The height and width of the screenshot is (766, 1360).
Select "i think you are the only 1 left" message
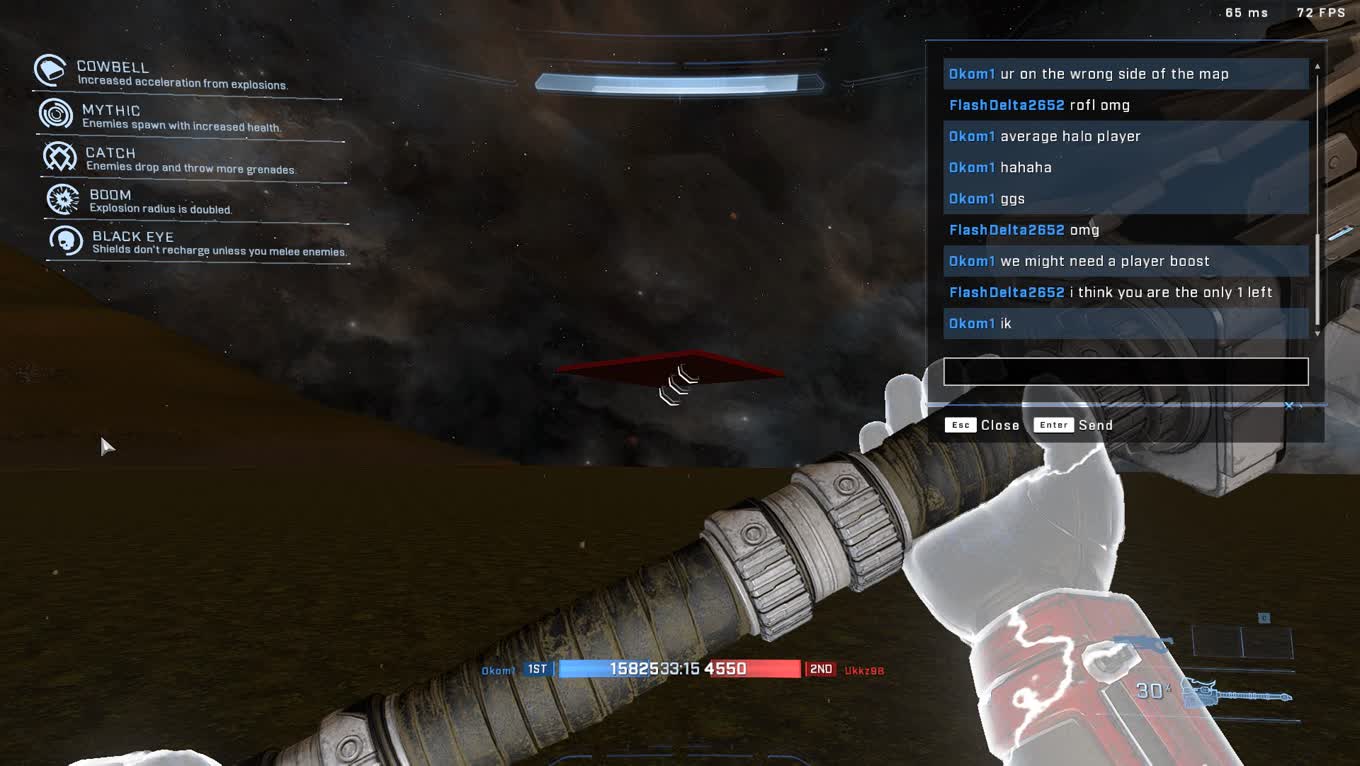click(x=1125, y=292)
